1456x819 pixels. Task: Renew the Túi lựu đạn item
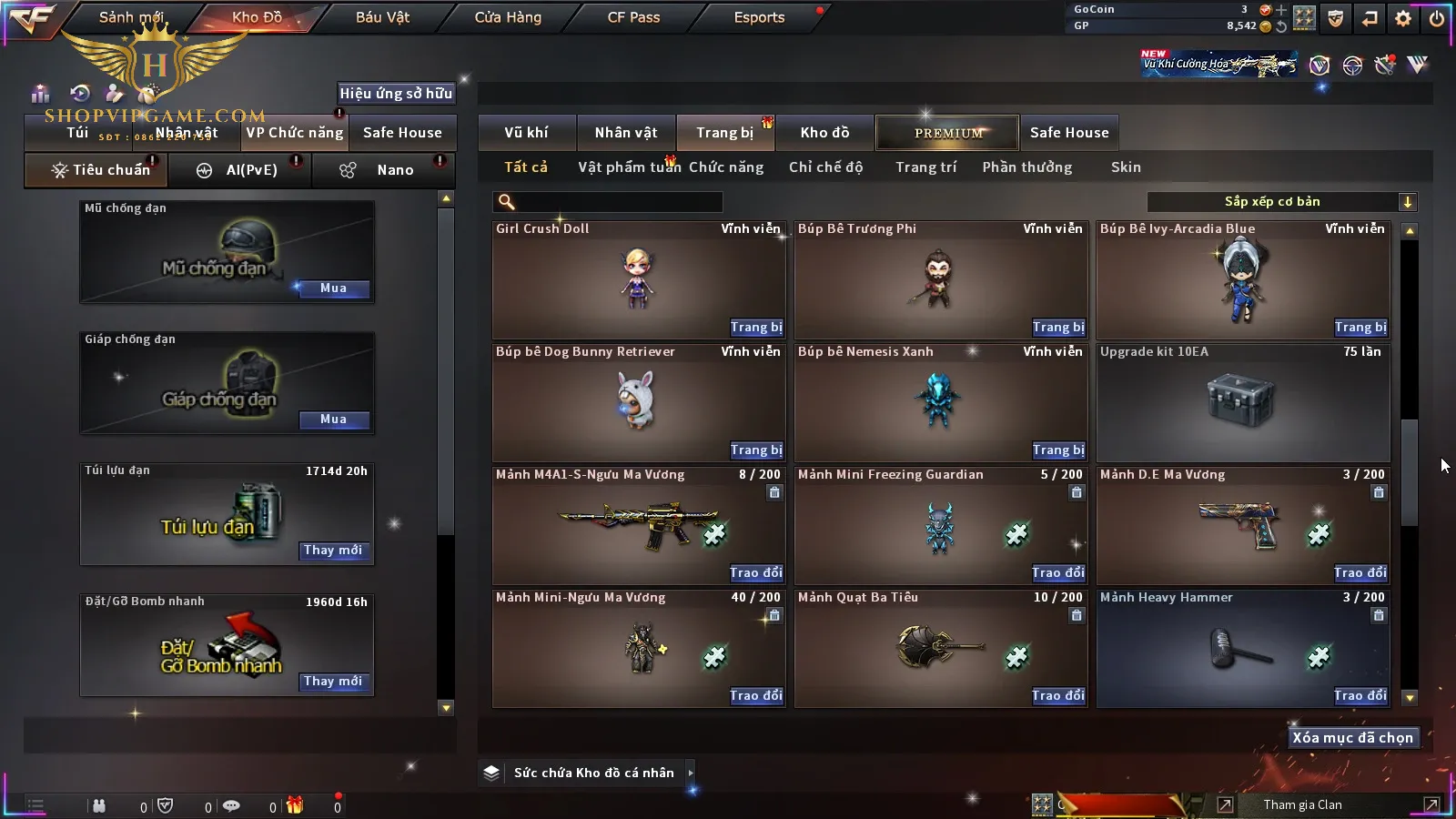[333, 551]
